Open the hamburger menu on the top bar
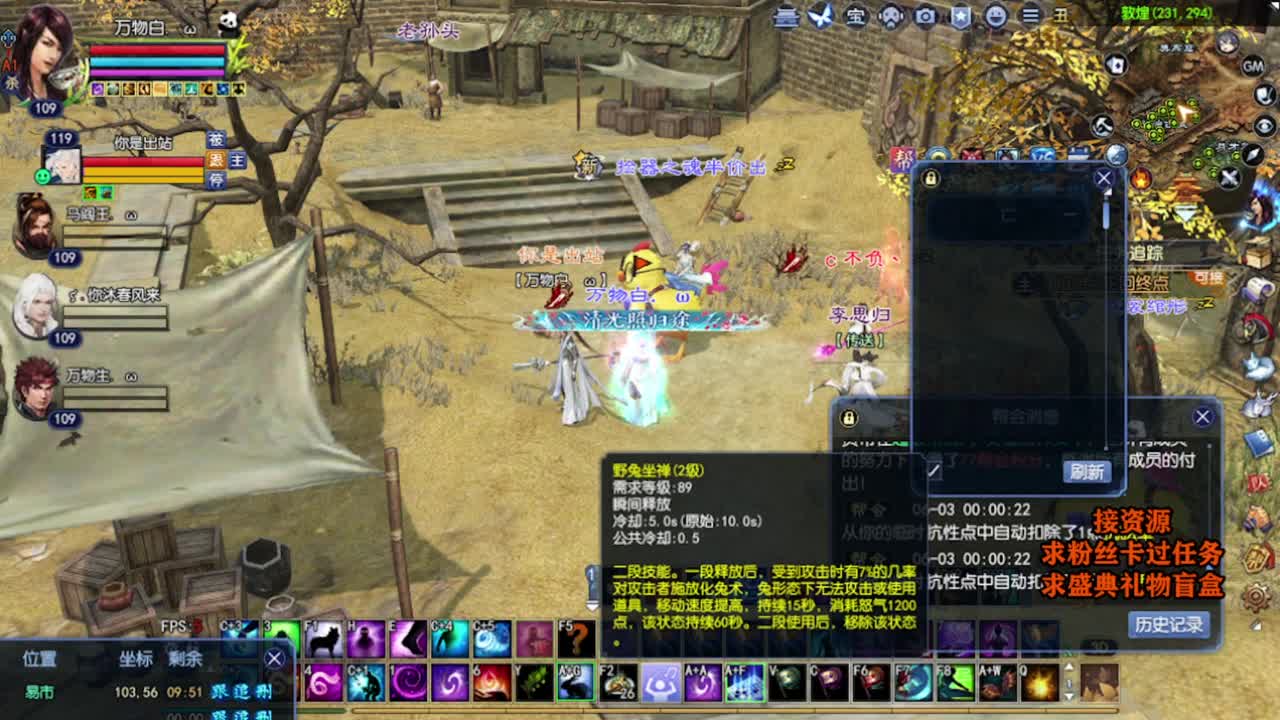Screen dimensions: 1280x720 point(1030,17)
